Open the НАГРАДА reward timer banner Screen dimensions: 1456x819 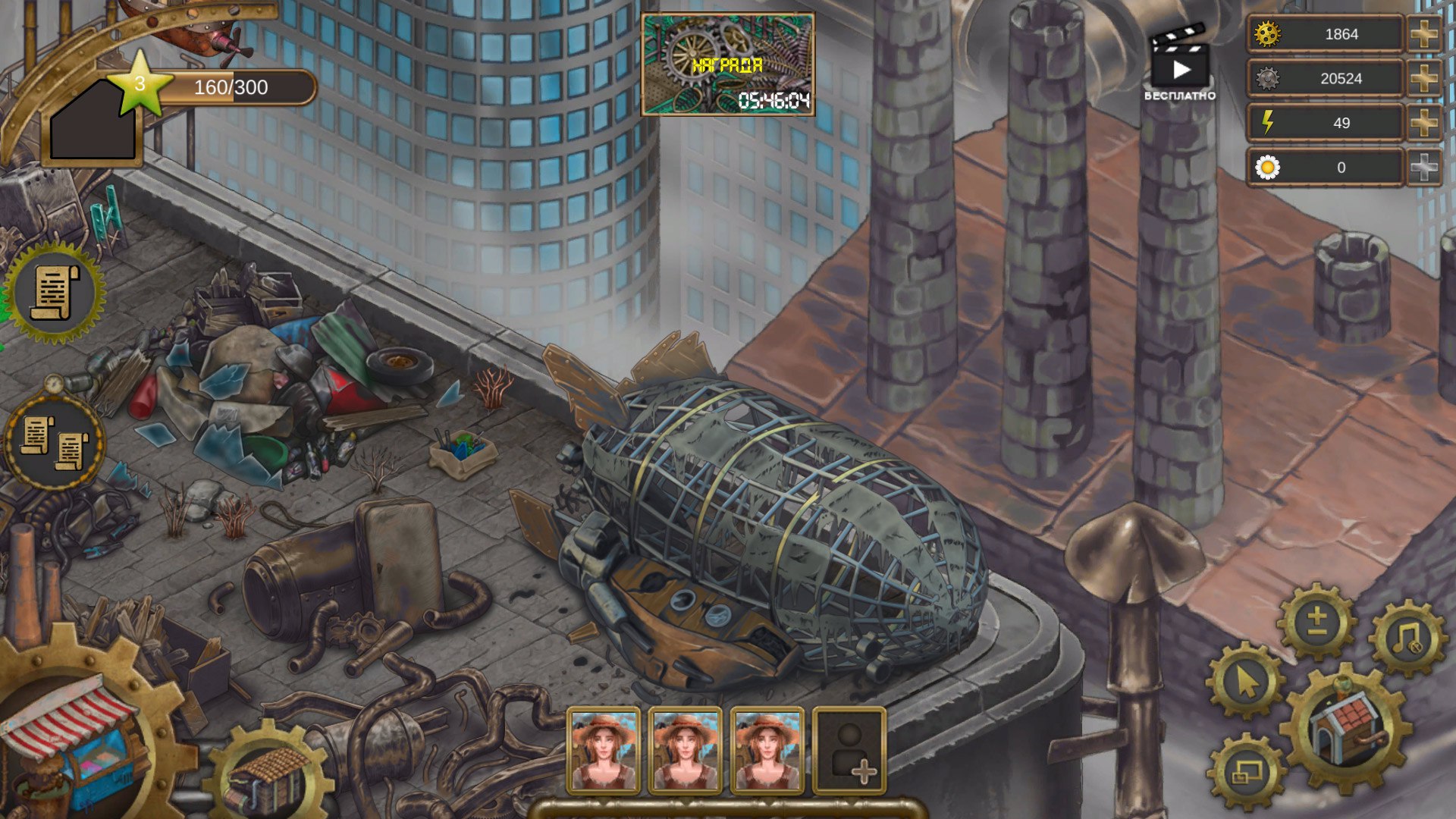point(728,64)
